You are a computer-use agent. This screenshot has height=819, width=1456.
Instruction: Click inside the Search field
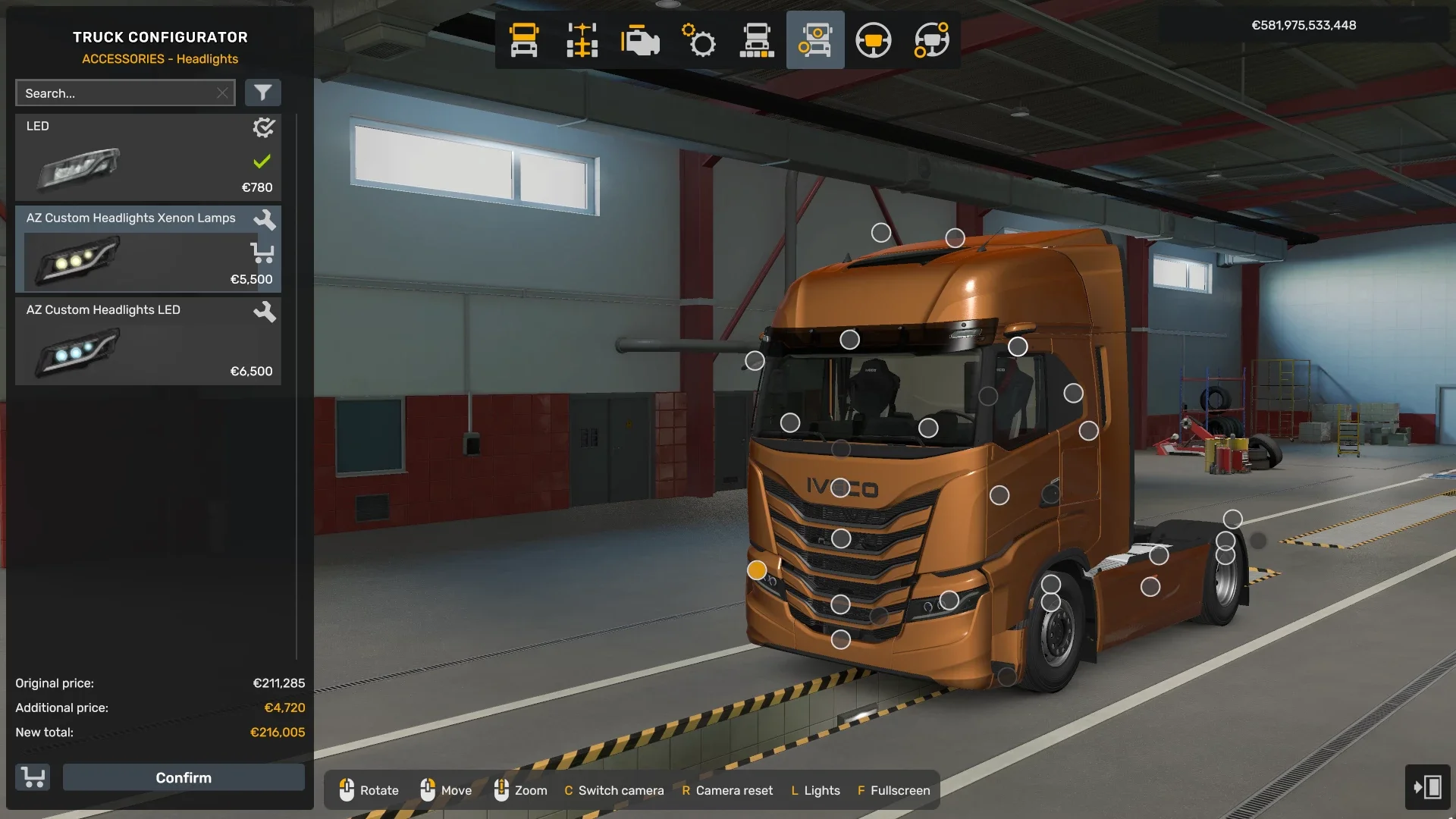click(x=114, y=93)
